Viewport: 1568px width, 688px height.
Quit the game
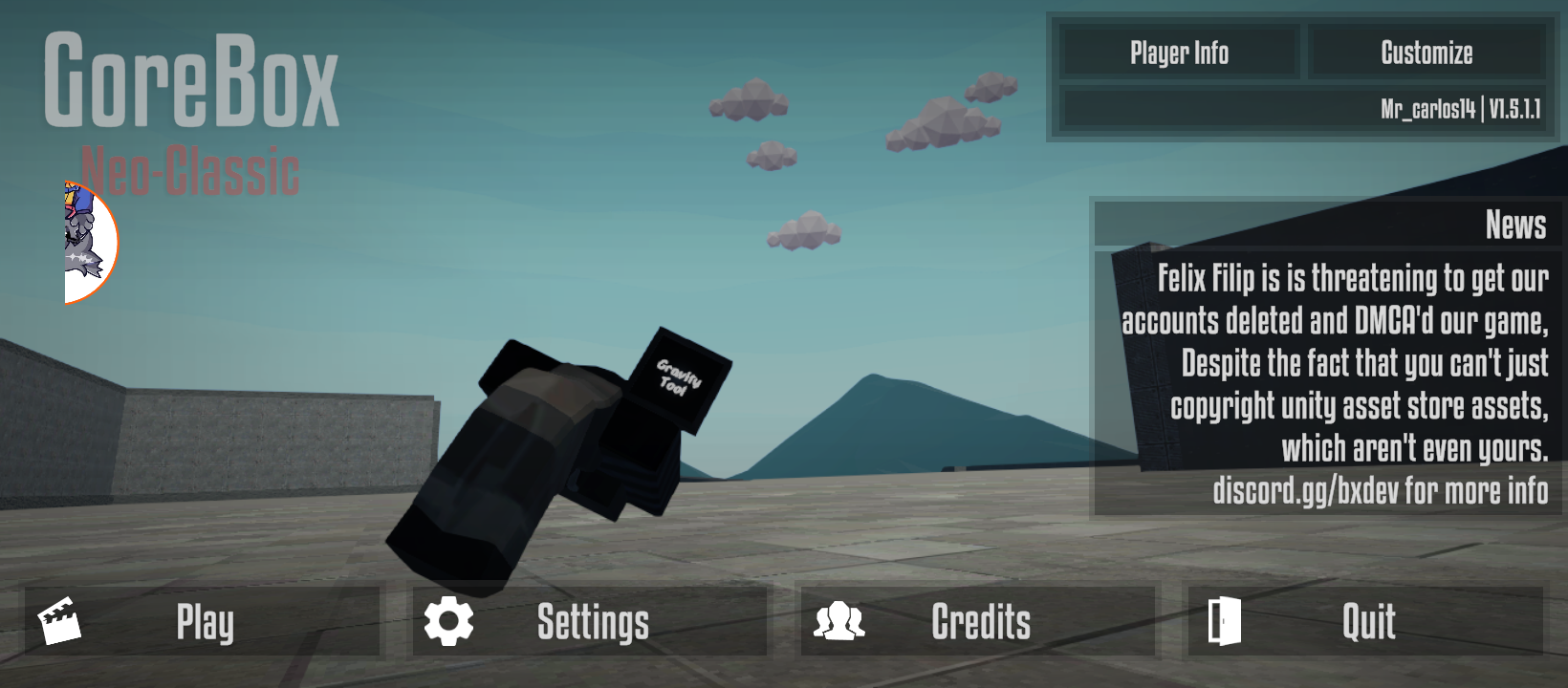[1365, 622]
